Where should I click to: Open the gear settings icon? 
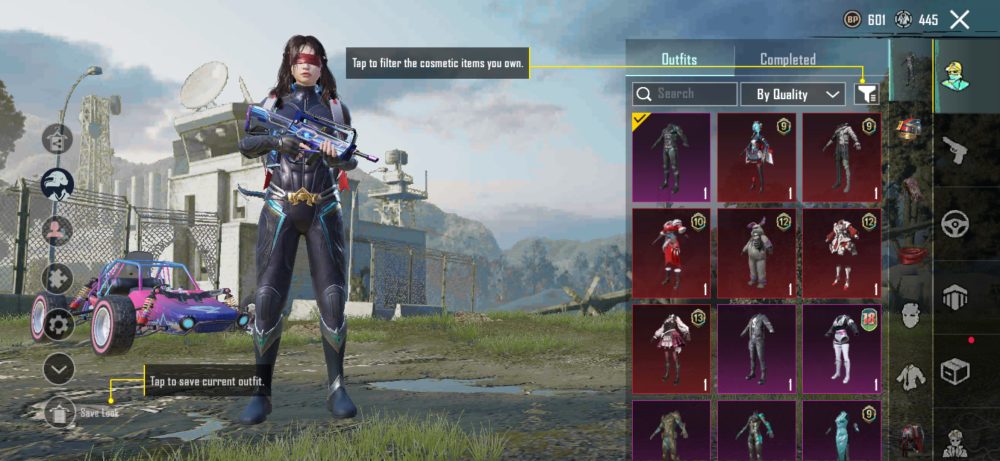(x=57, y=323)
